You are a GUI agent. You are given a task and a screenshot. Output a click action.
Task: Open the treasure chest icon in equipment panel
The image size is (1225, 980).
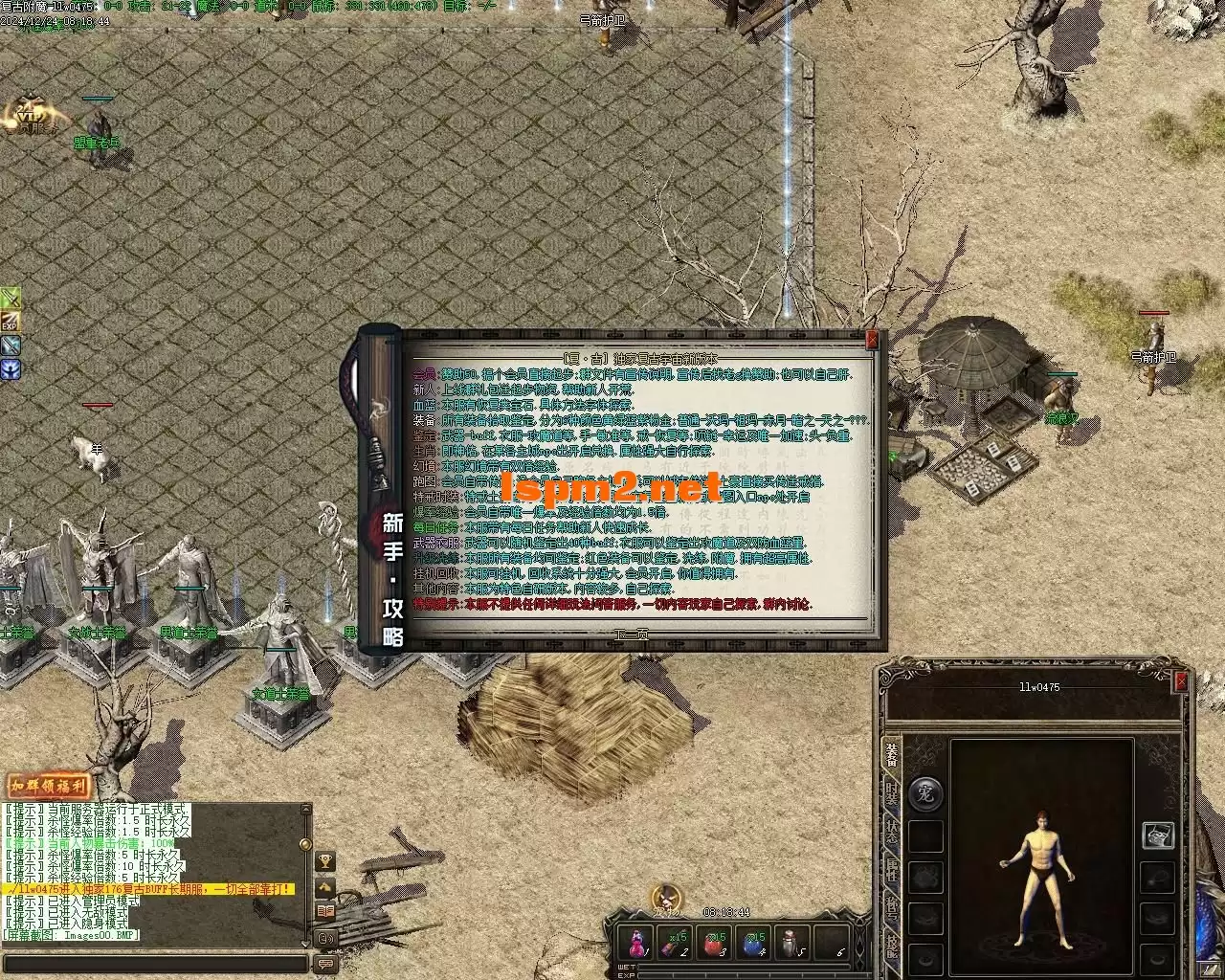coord(1159,835)
